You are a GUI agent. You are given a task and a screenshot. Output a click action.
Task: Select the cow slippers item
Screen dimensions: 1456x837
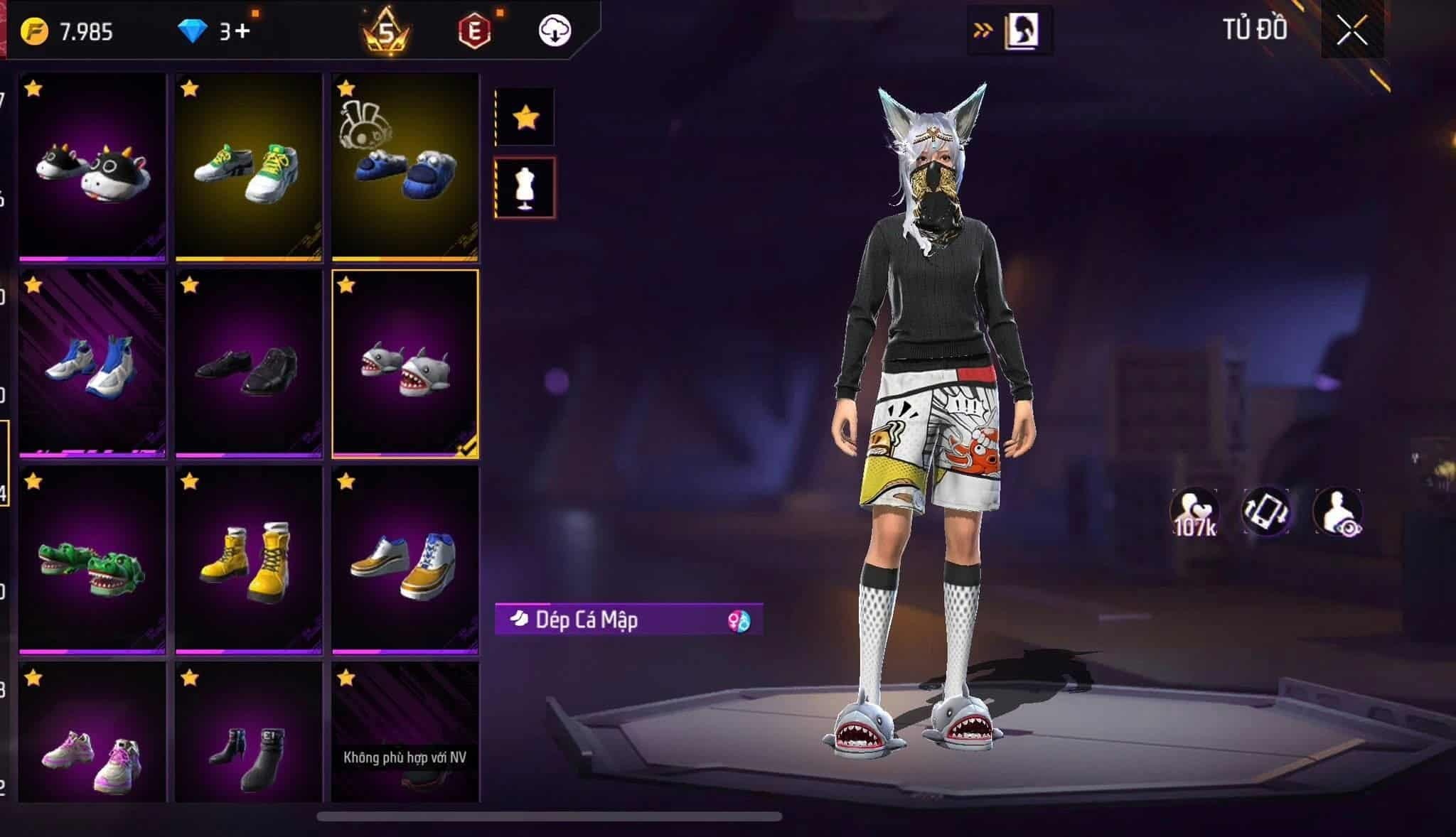click(x=92, y=168)
